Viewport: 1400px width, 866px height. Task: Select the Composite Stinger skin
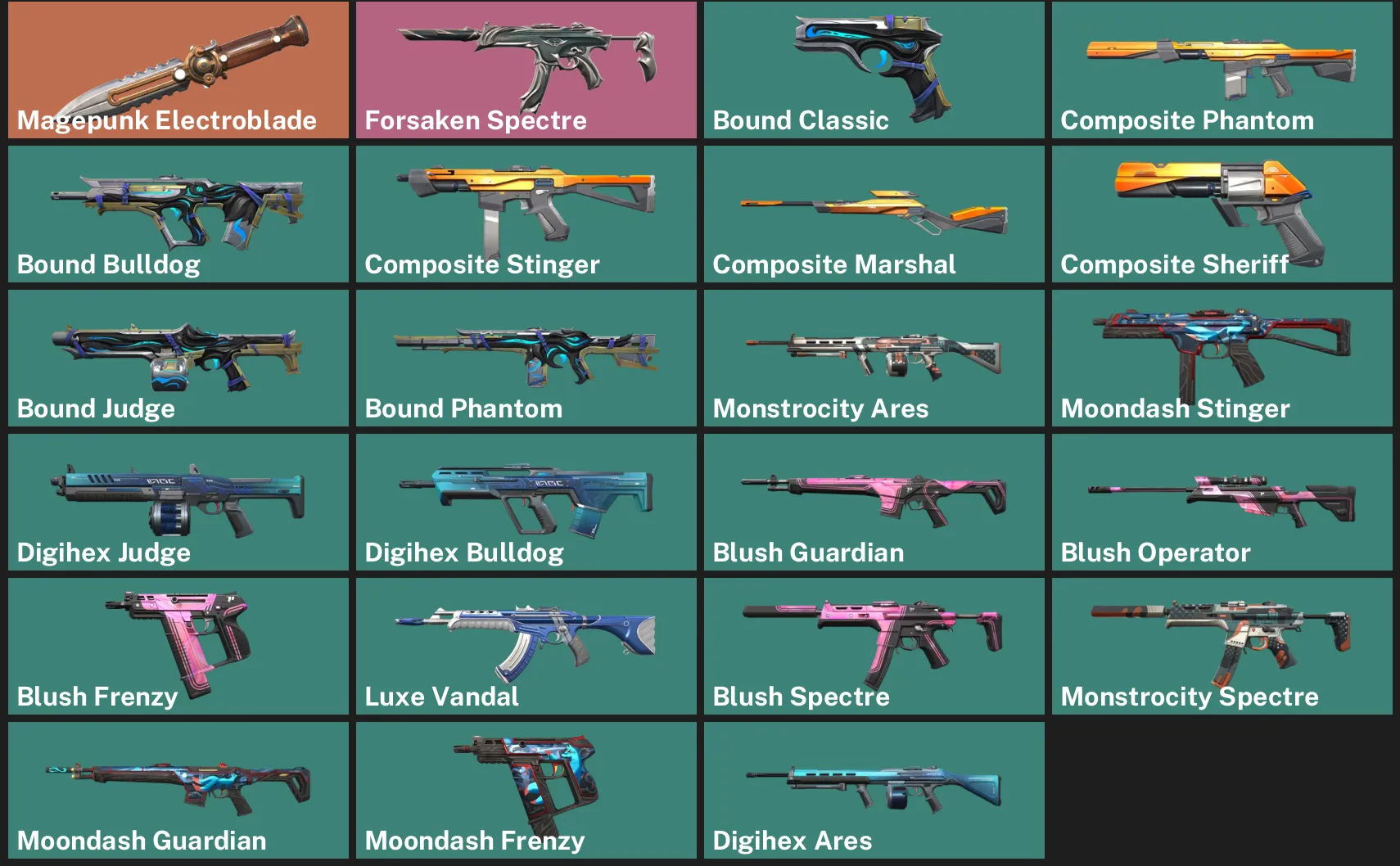525,214
